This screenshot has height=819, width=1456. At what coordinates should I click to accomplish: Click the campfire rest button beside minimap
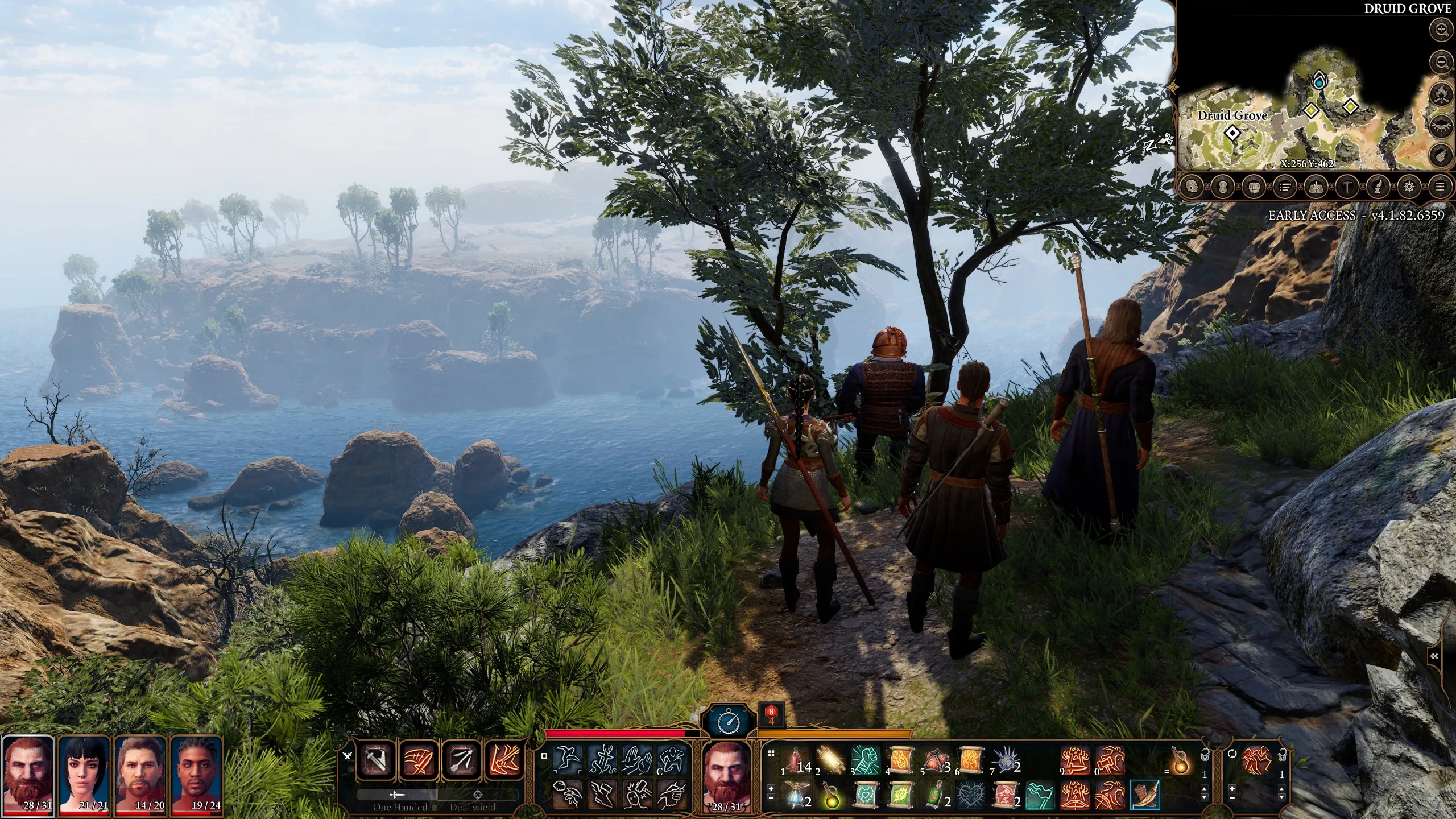[x=1442, y=93]
